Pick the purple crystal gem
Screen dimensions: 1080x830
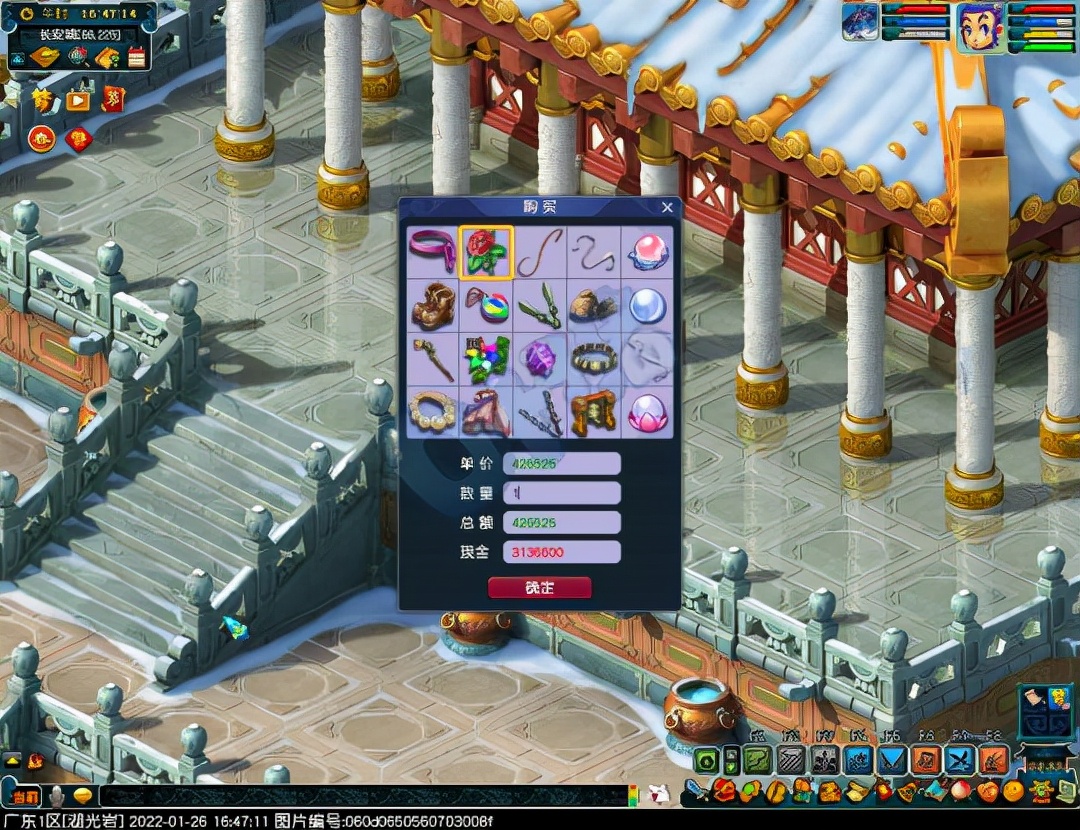tap(540, 358)
